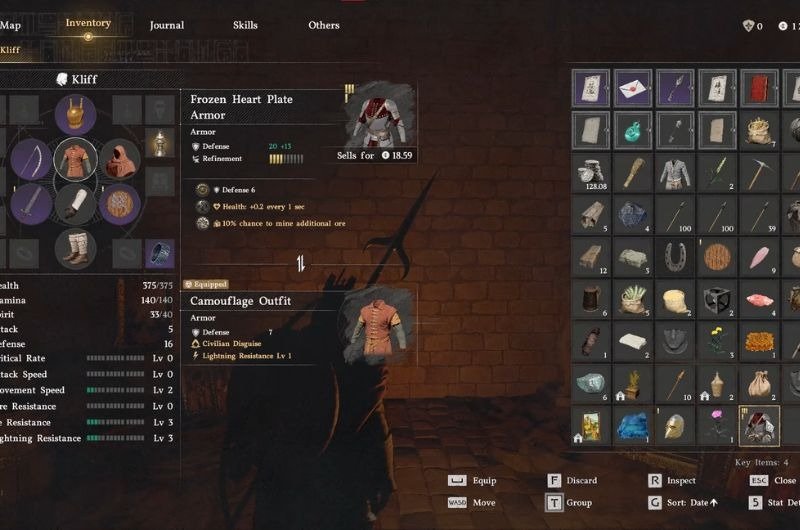800x530 pixels.
Task: Select the Discard action
Action: [x=580, y=480]
